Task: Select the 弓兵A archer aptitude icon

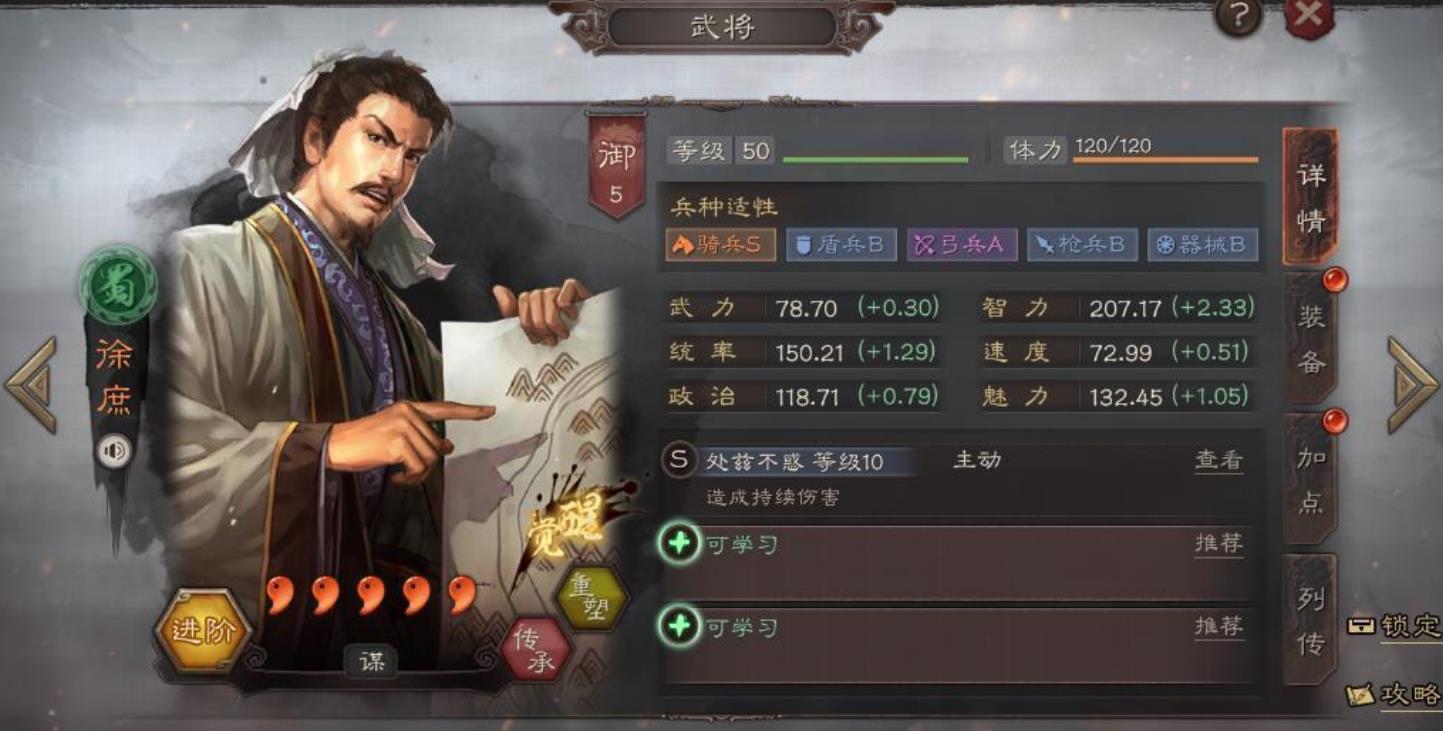Action: pyautogui.click(x=961, y=243)
